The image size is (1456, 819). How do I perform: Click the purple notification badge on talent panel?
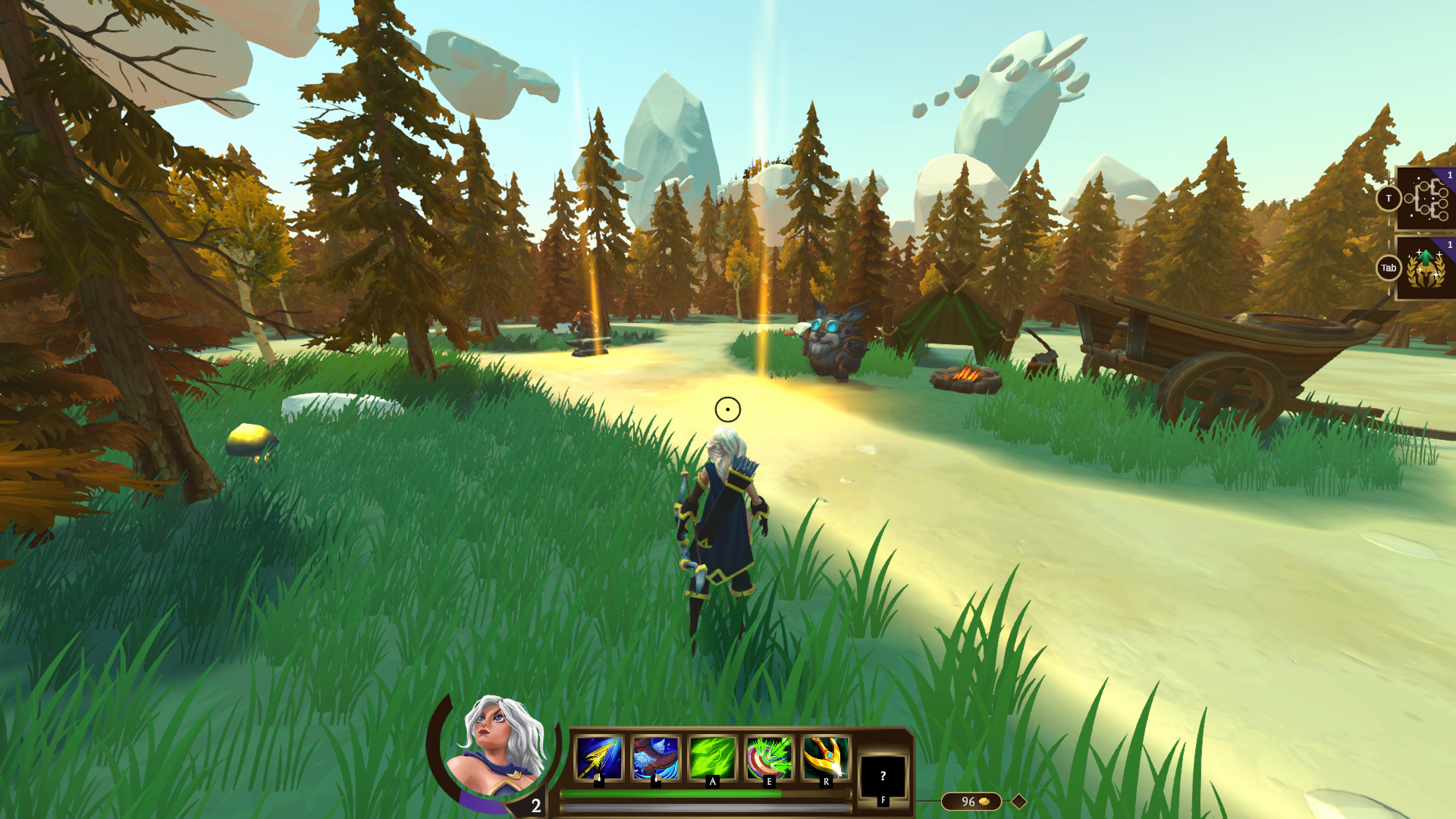[x=1449, y=175]
